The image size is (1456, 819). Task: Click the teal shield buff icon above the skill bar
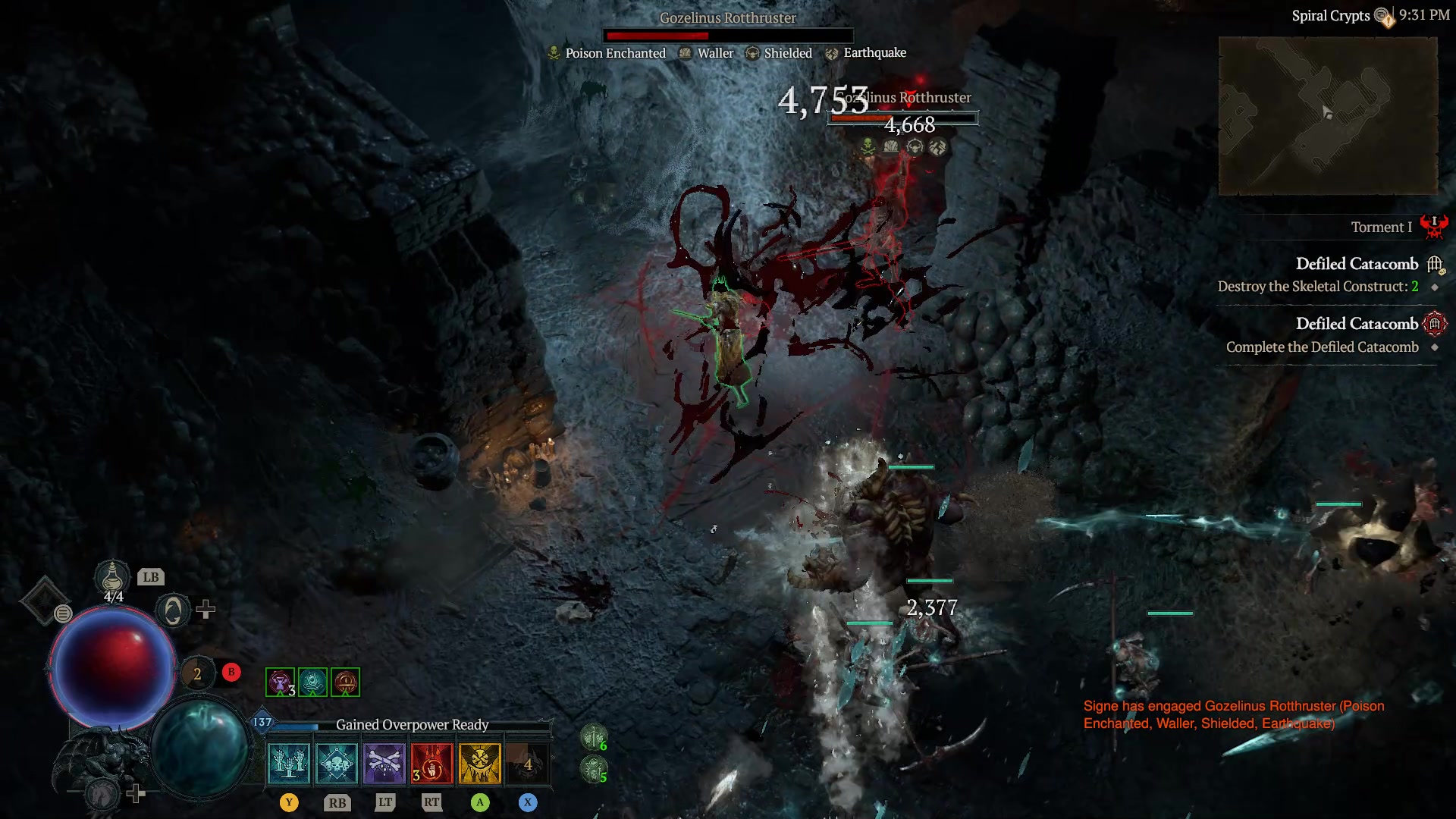pyautogui.click(x=312, y=682)
